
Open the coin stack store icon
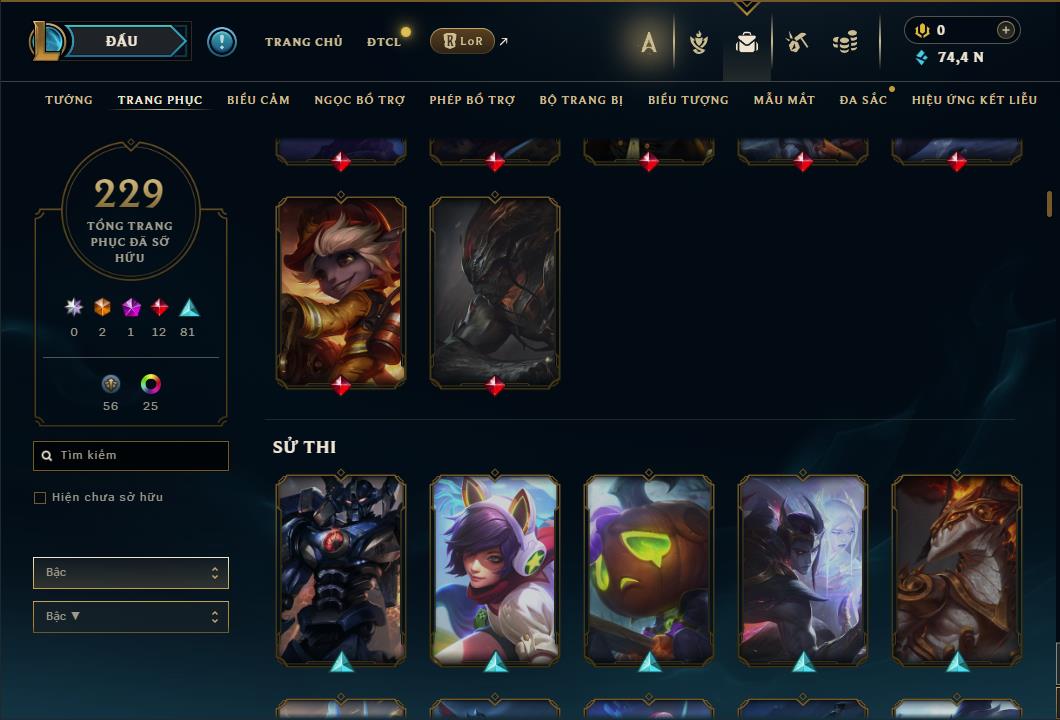pyautogui.click(x=845, y=42)
